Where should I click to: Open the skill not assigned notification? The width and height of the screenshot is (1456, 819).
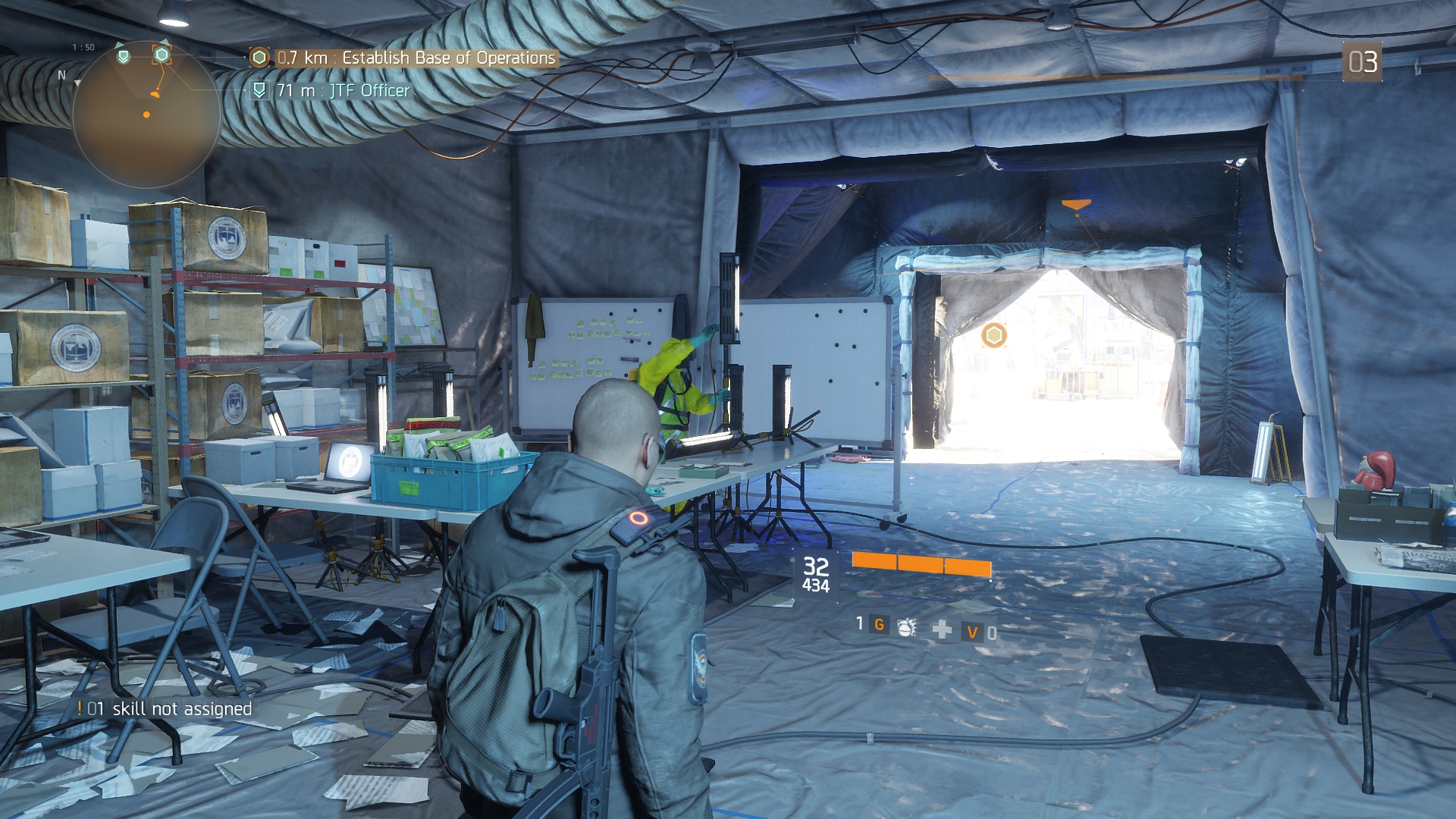coord(165,709)
